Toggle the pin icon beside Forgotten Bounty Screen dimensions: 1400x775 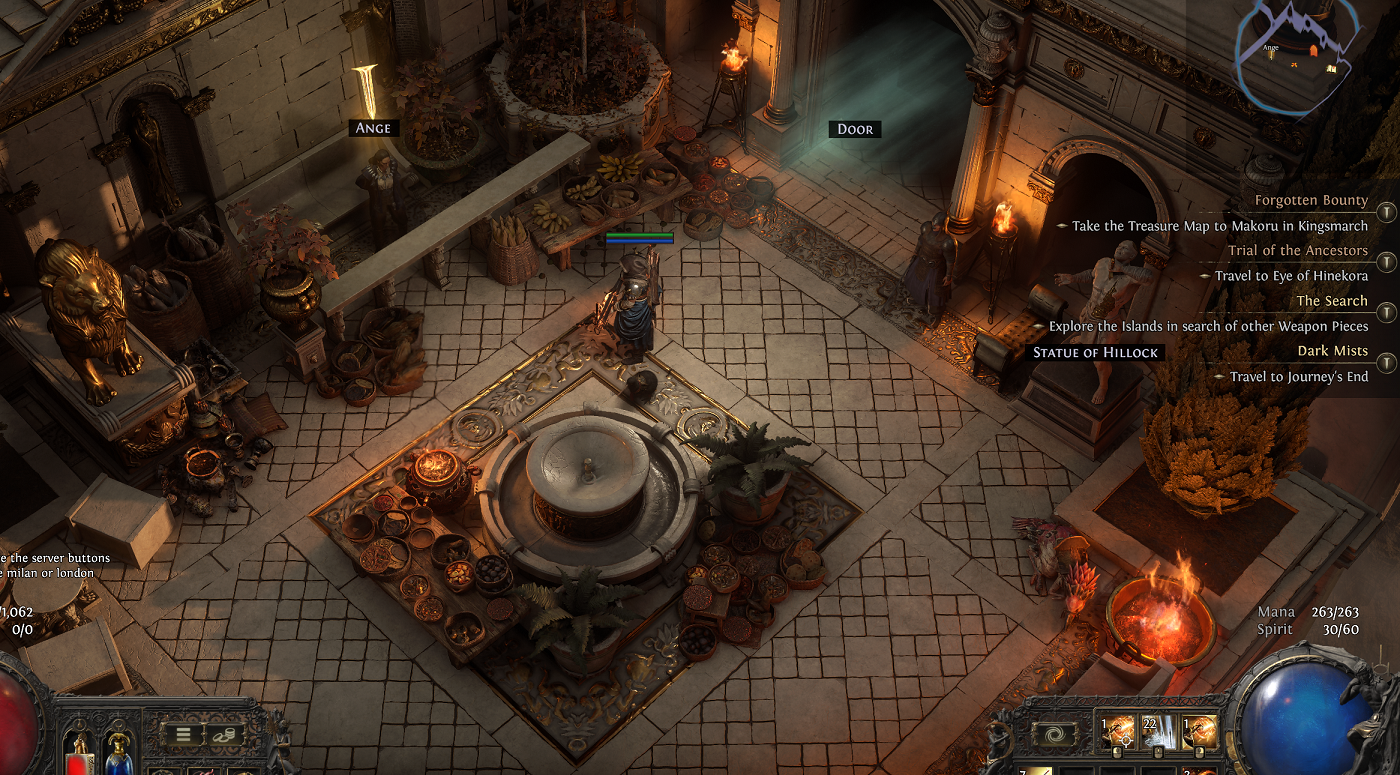point(1386,212)
